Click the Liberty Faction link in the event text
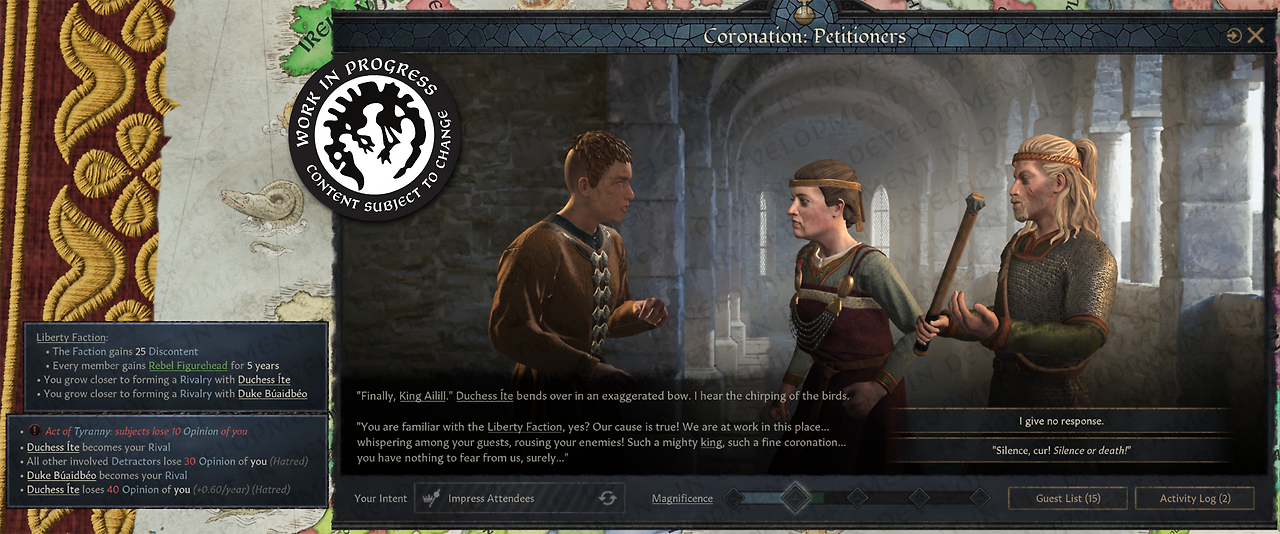The height and width of the screenshot is (534, 1280). click(x=519, y=427)
